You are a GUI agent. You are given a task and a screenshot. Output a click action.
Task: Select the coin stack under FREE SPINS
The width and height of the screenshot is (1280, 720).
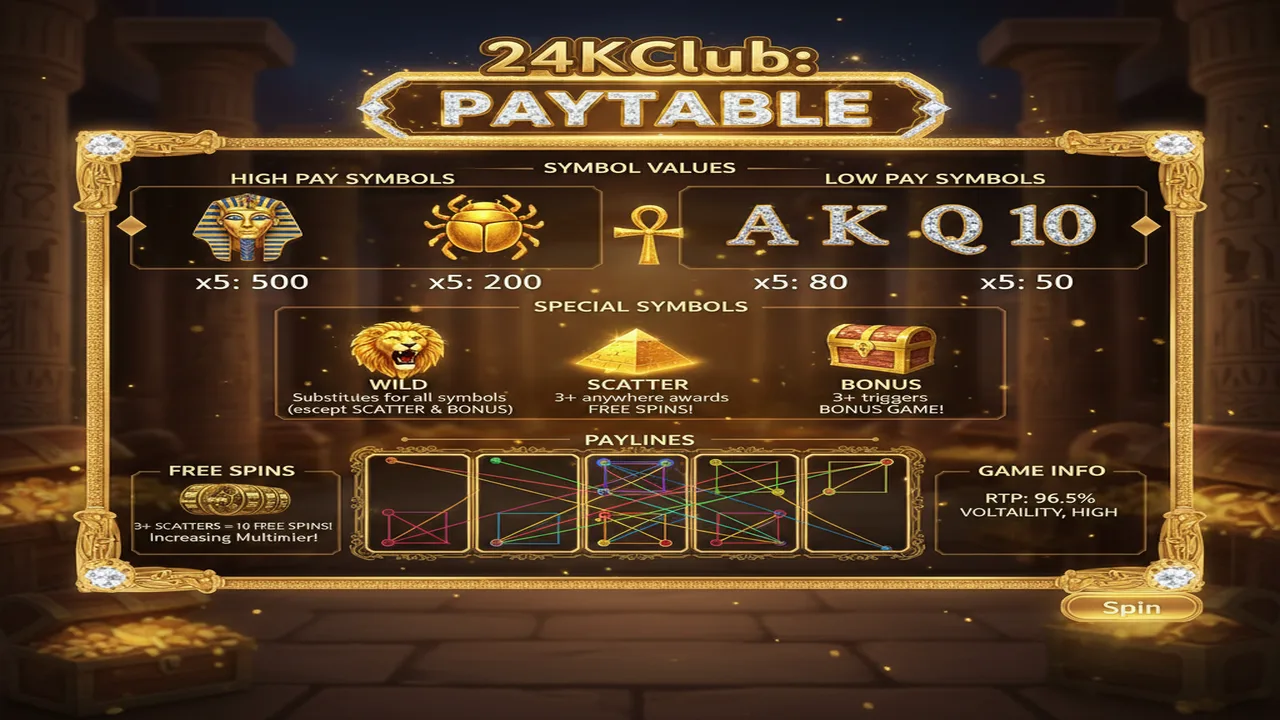pyautogui.click(x=238, y=497)
